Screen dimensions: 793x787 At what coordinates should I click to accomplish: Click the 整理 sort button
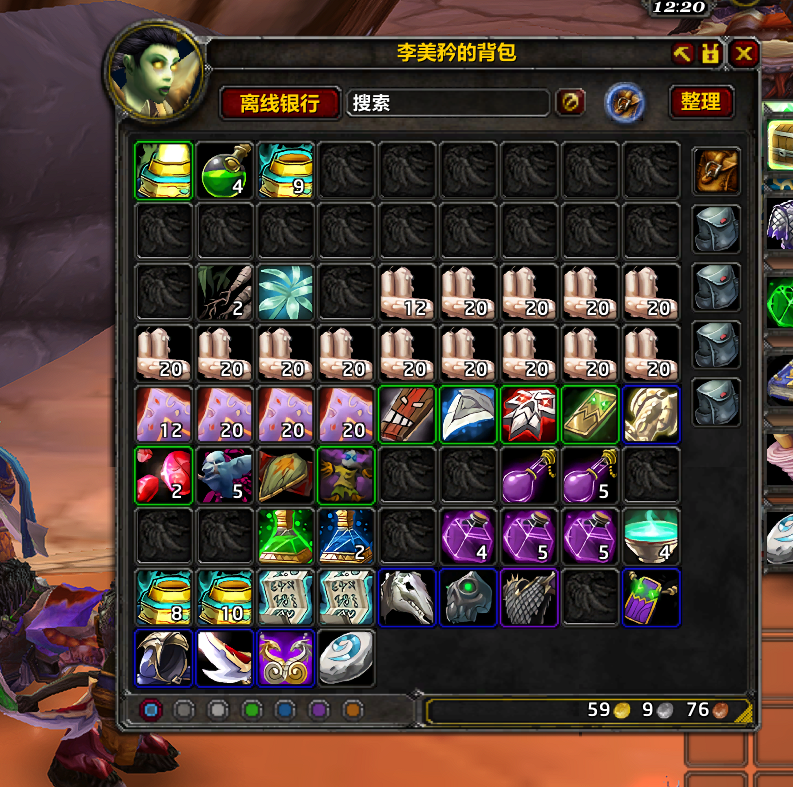point(700,102)
